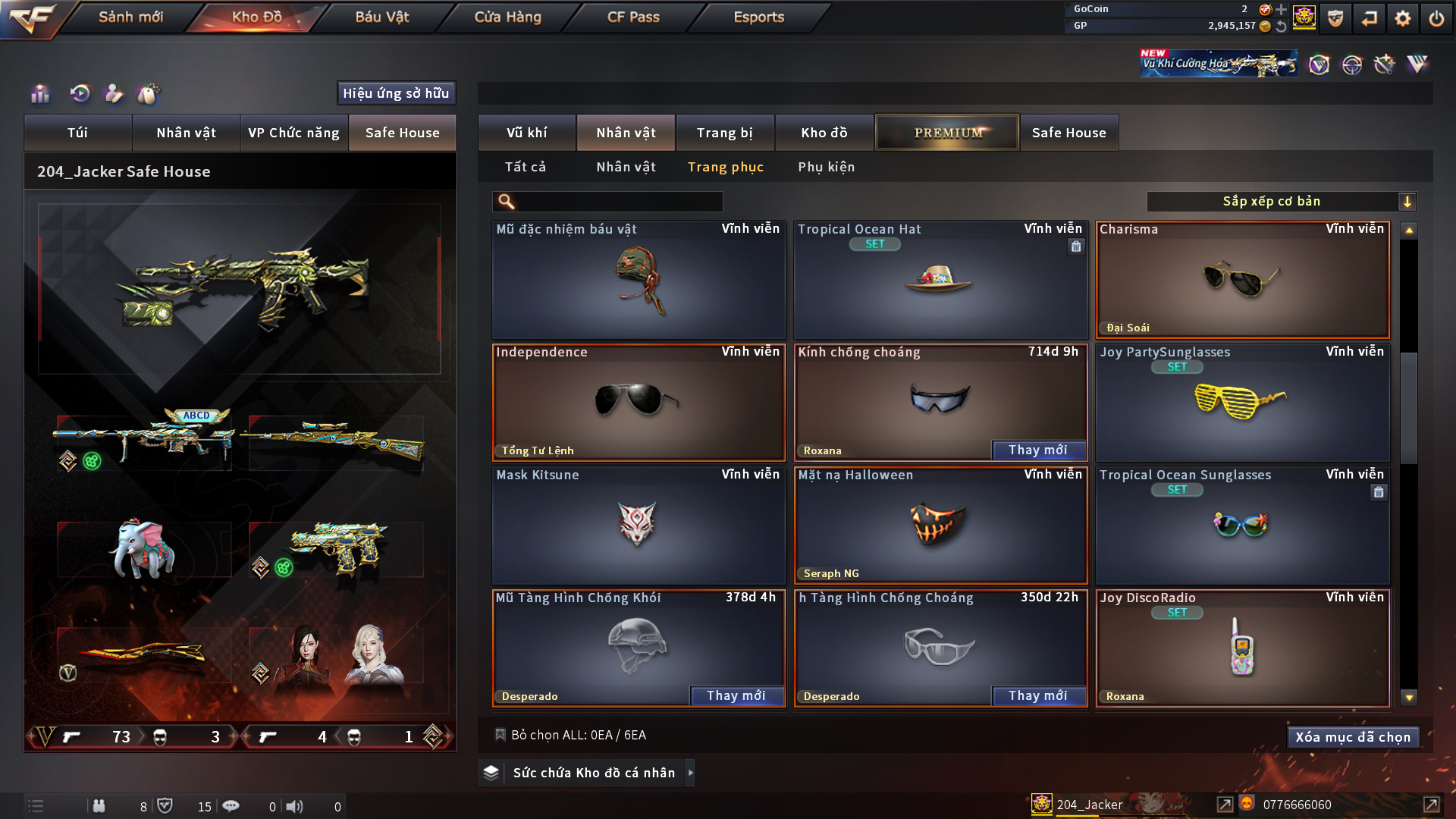Screen dimensions: 1456x819
Task: Click the power exit icon
Action: [x=1436, y=17]
